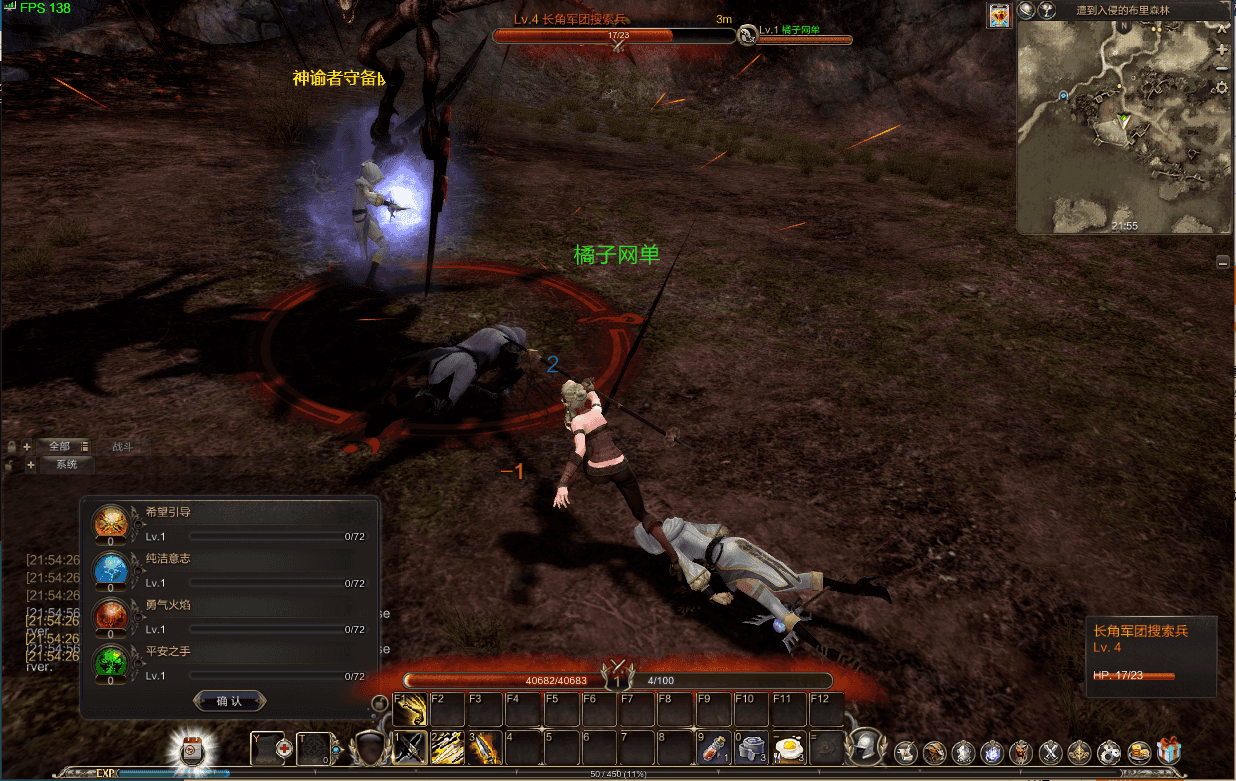Select the 平安之手 green orb skill
This screenshot has height=781, width=1236.
110,661
